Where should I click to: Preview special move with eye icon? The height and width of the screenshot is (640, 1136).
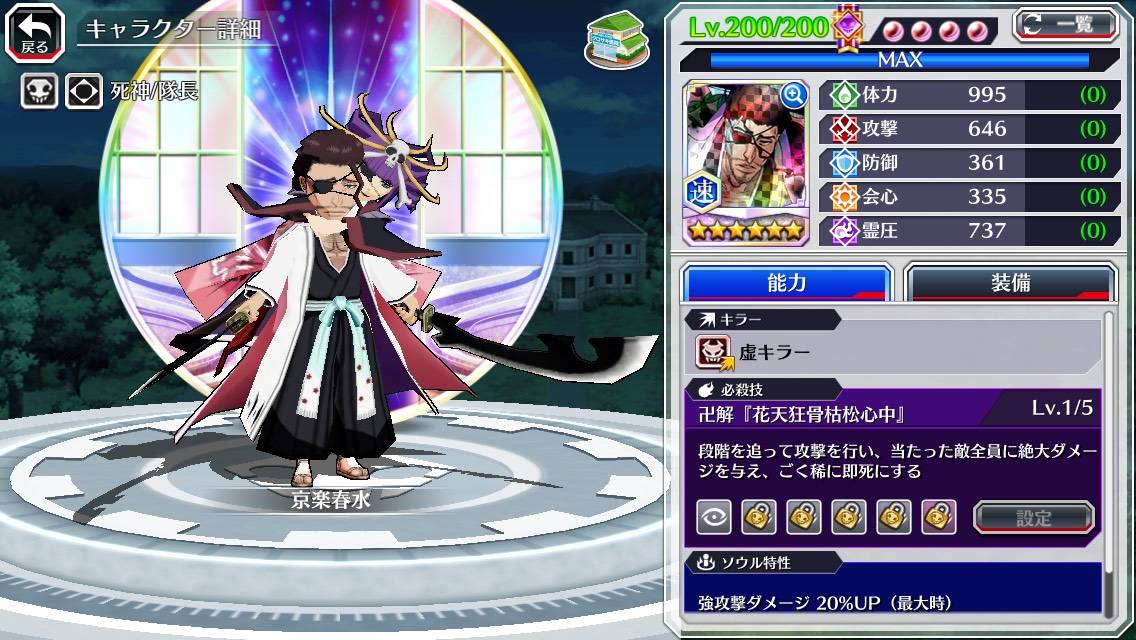coord(713,517)
